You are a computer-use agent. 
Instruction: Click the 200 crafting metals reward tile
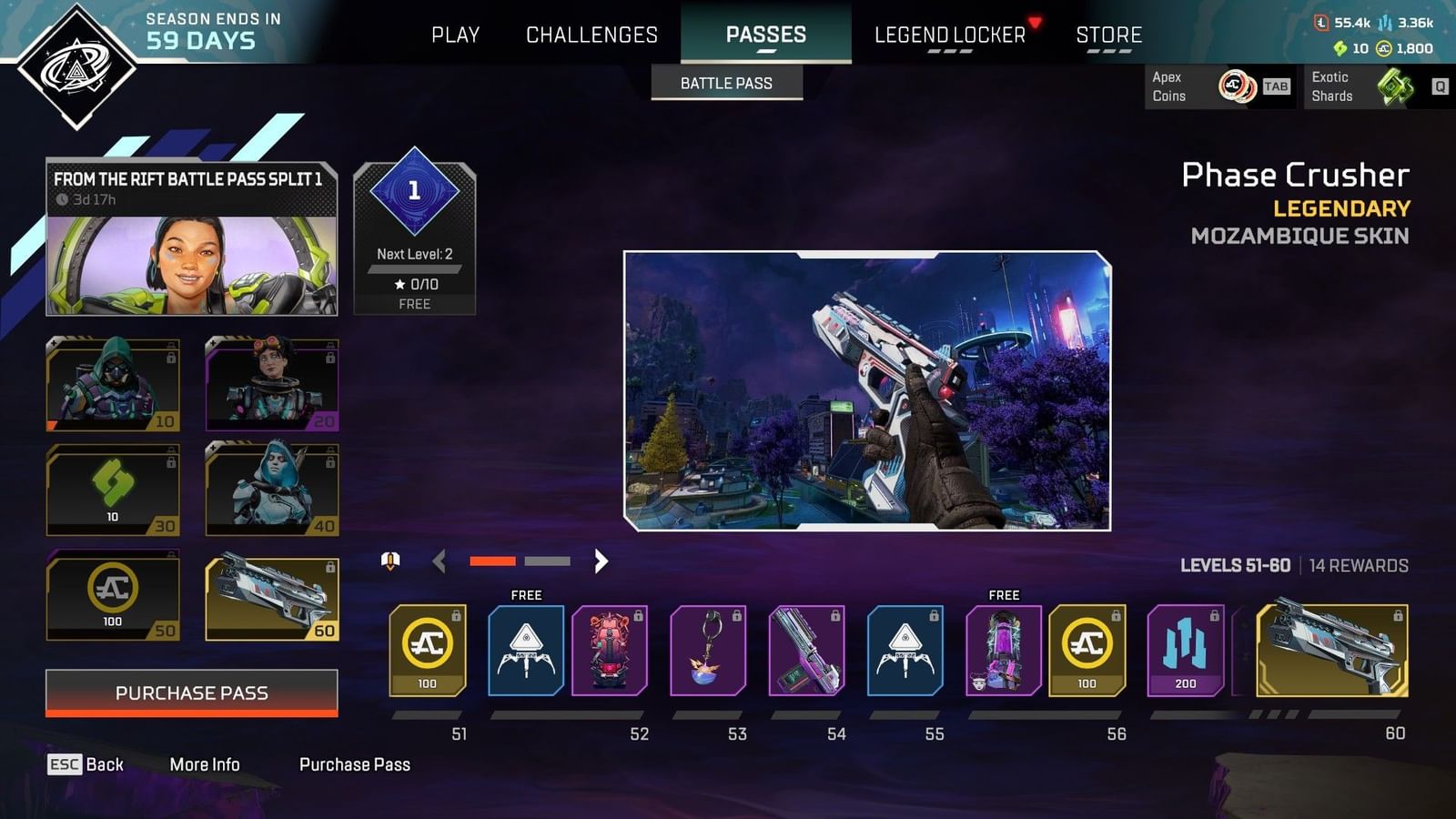click(x=1182, y=651)
